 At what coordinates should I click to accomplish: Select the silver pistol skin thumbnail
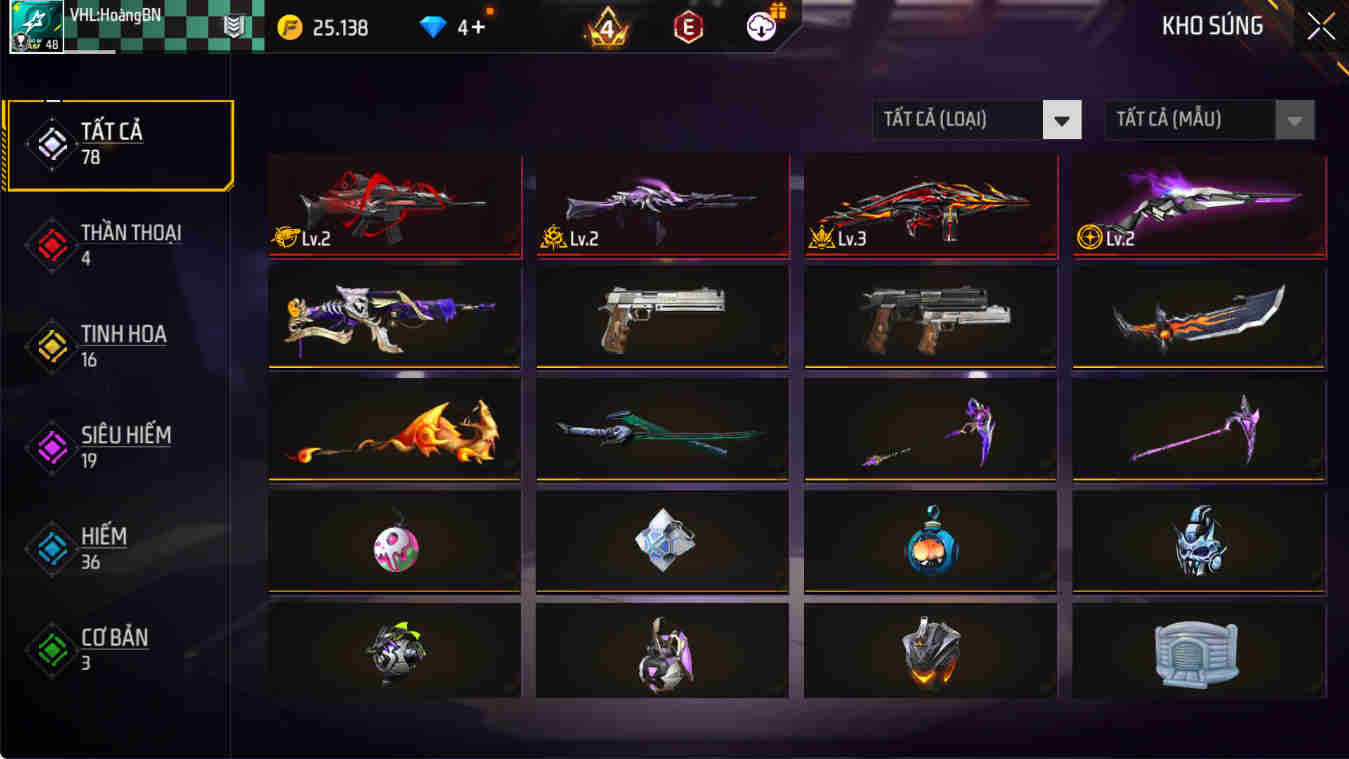pyautogui.click(x=661, y=317)
